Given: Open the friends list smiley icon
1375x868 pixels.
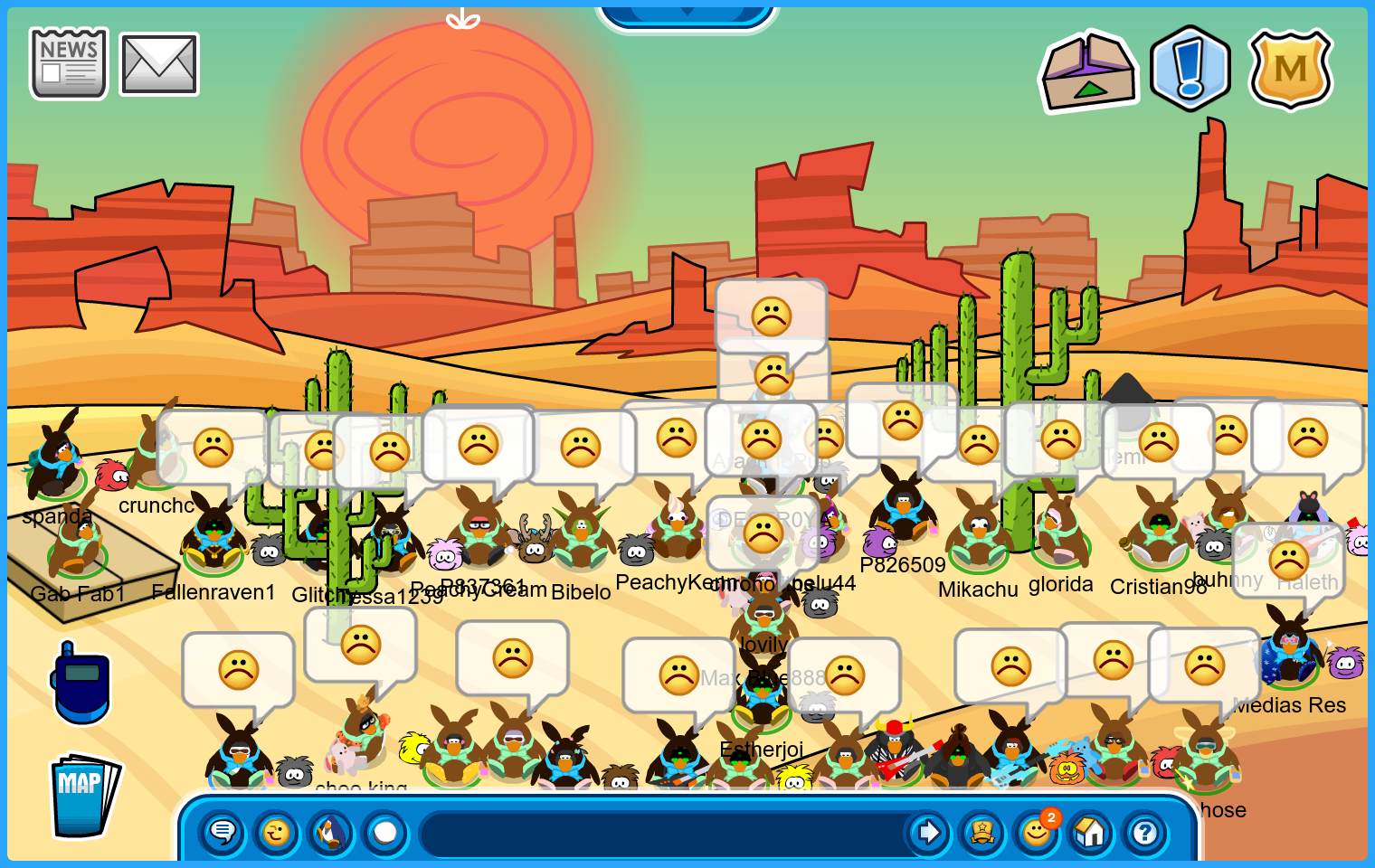Looking at the screenshot, I should (x=1037, y=832).
